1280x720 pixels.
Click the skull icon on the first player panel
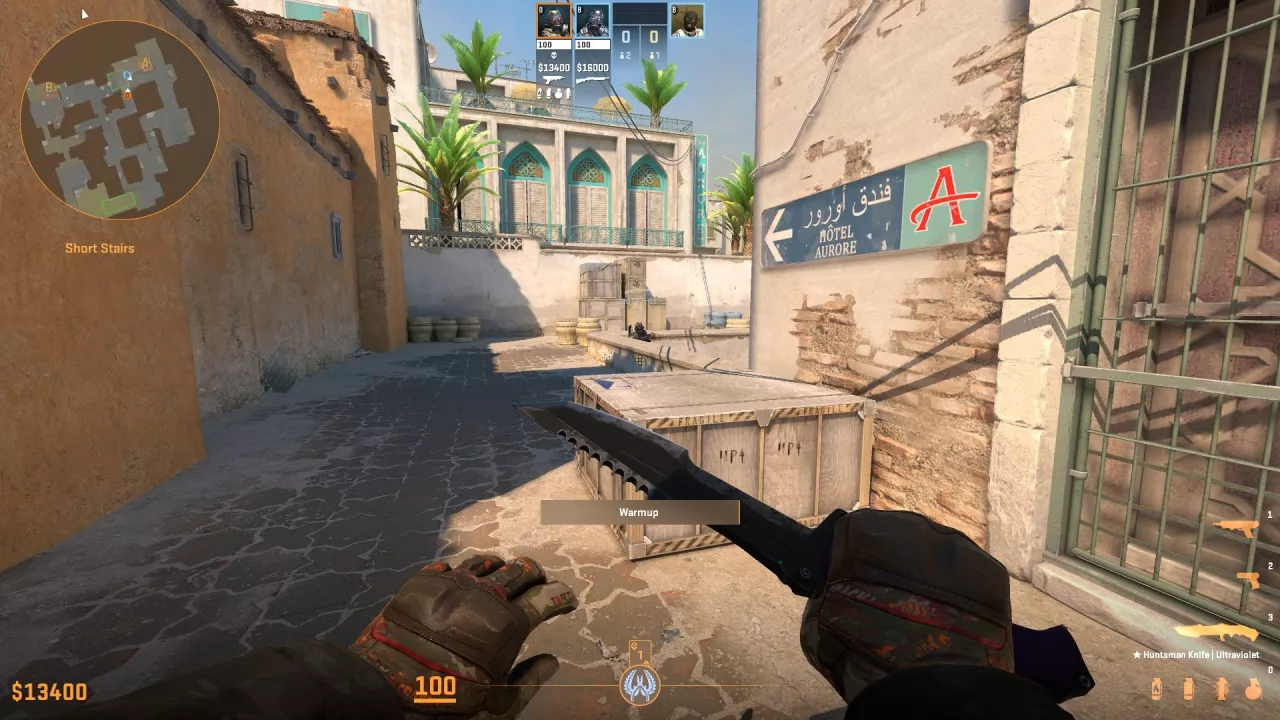[553, 55]
